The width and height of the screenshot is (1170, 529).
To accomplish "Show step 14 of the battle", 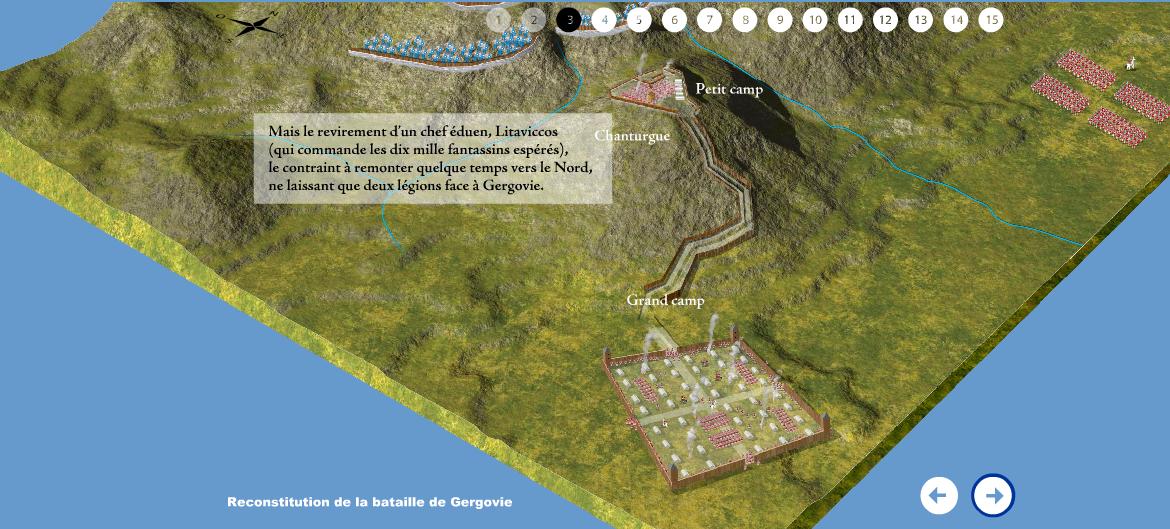I will (956, 20).
